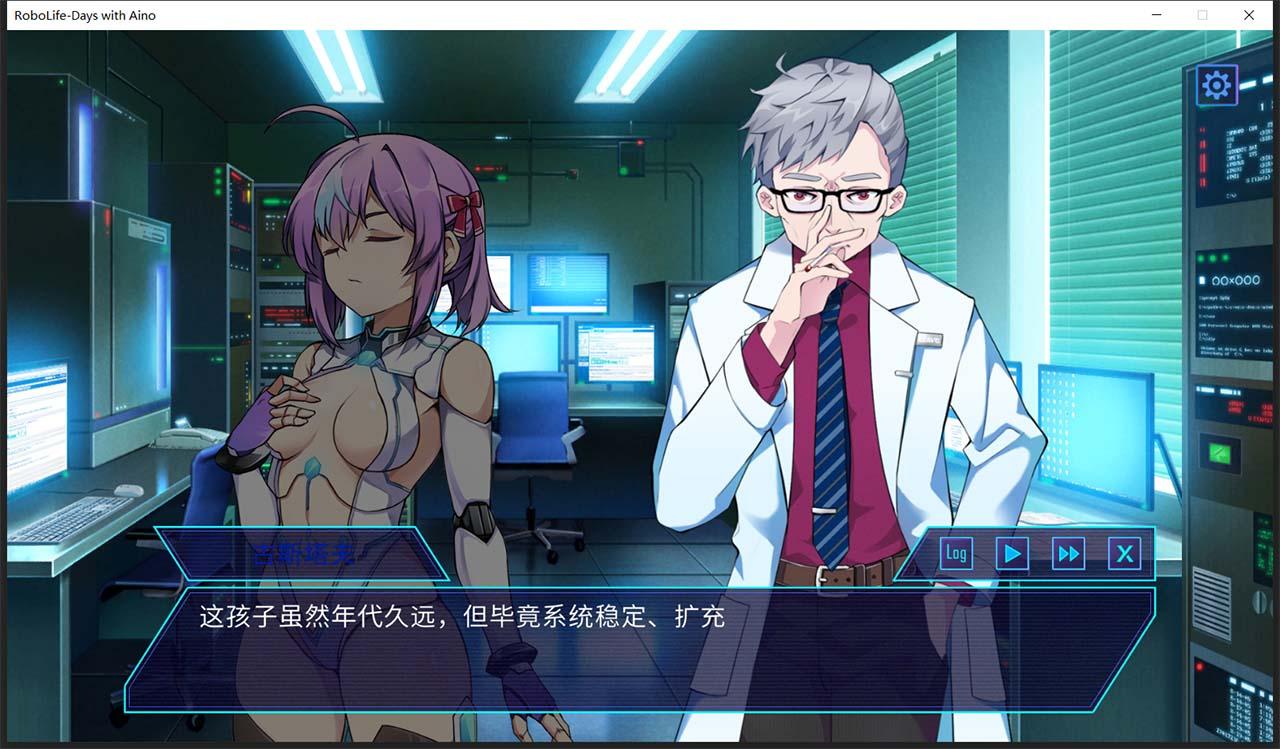The height and width of the screenshot is (749, 1280).
Task: Maximize the game window
Action: pos(1202,15)
